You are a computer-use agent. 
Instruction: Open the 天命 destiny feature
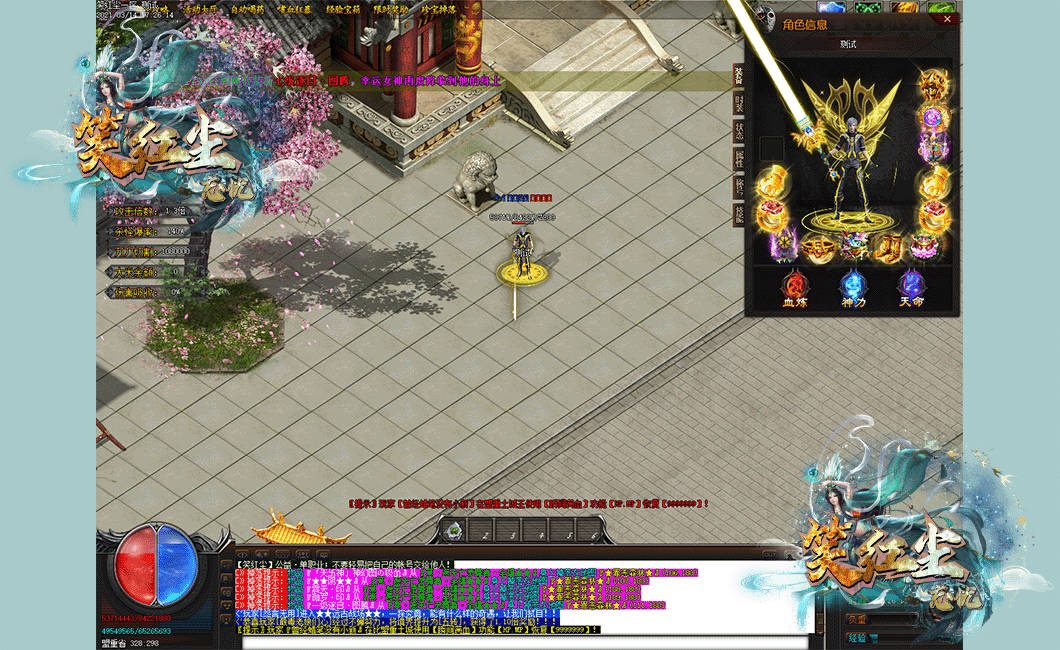[x=911, y=287]
